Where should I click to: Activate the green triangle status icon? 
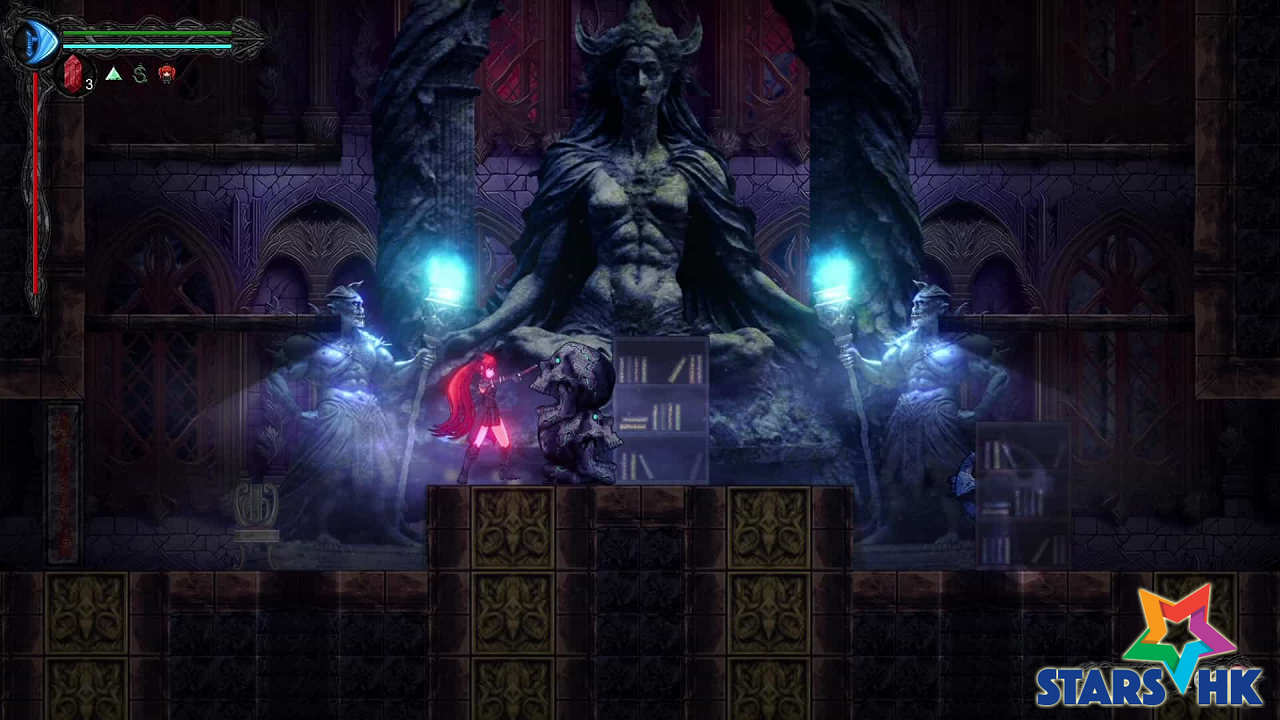pos(113,74)
